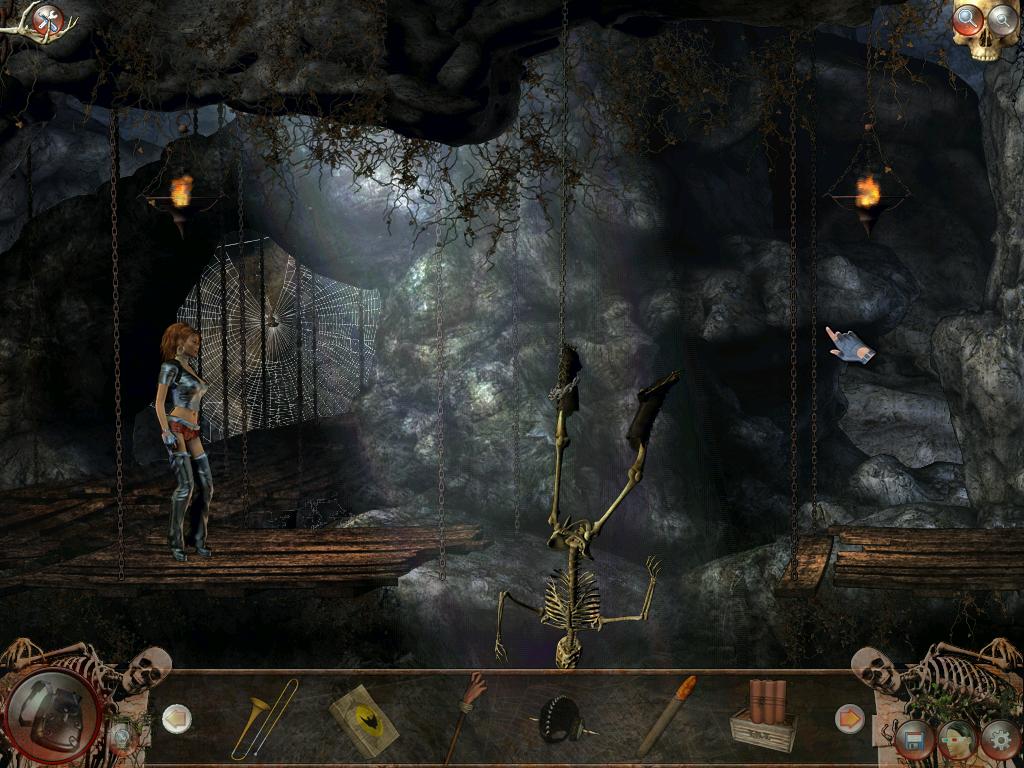The image size is (1024, 768).
Task: Click the grey magnifying glass button
Action: point(1001,18)
